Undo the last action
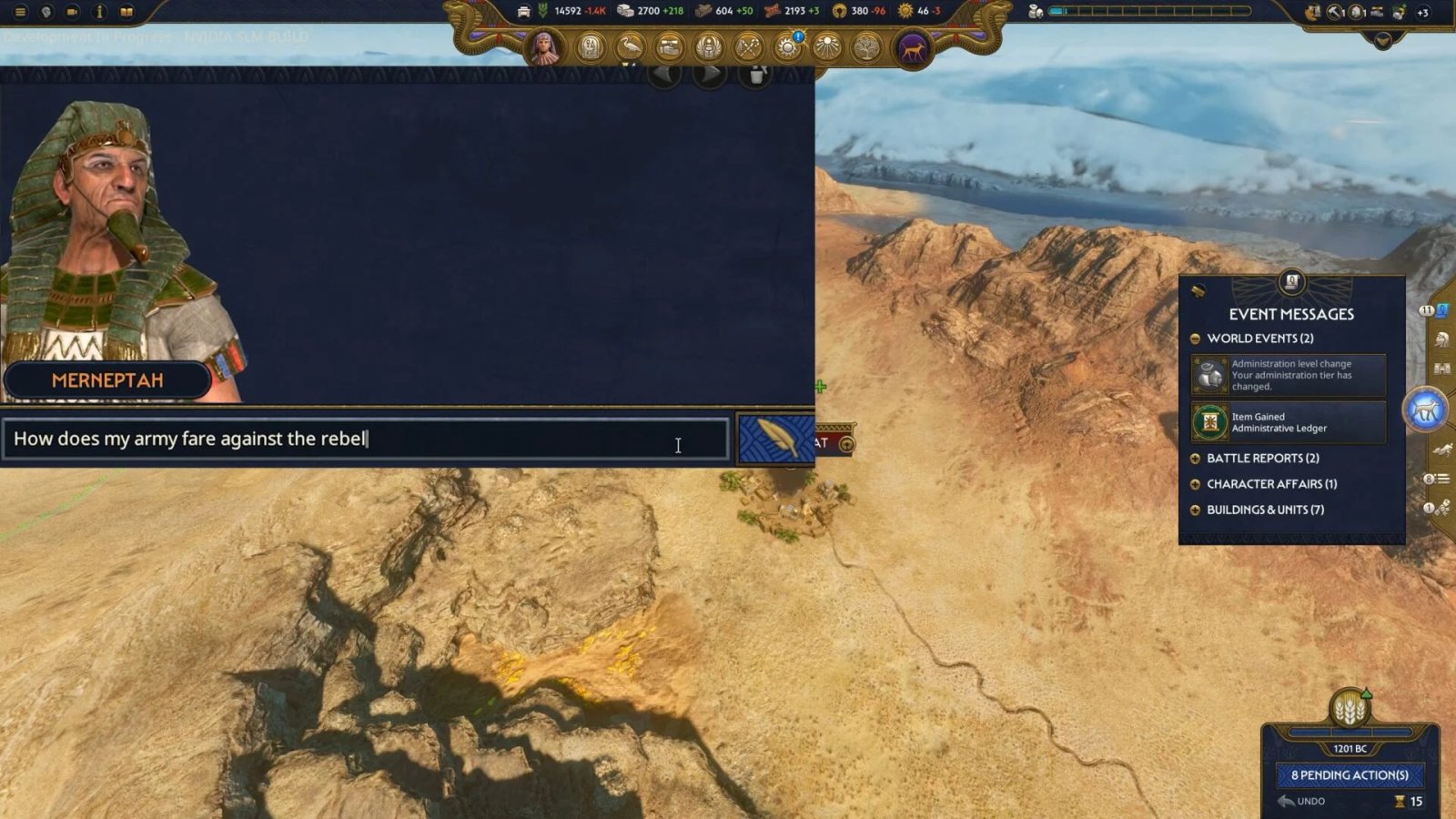 (x=1302, y=802)
